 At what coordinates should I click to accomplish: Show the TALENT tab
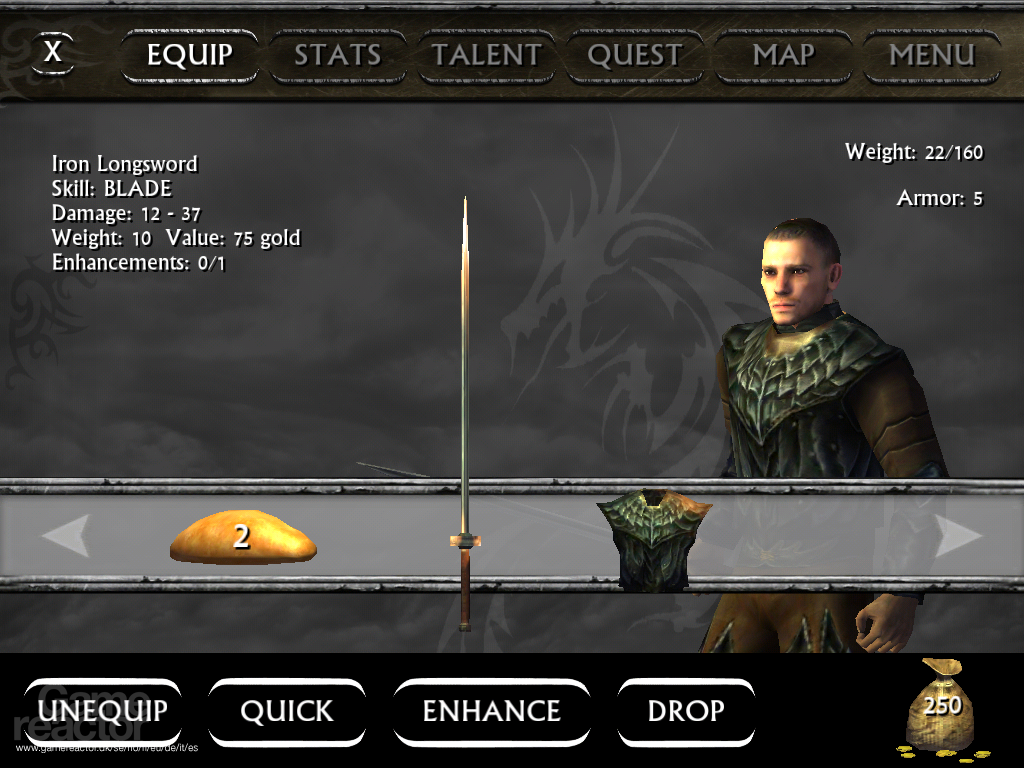tap(485, 56)
